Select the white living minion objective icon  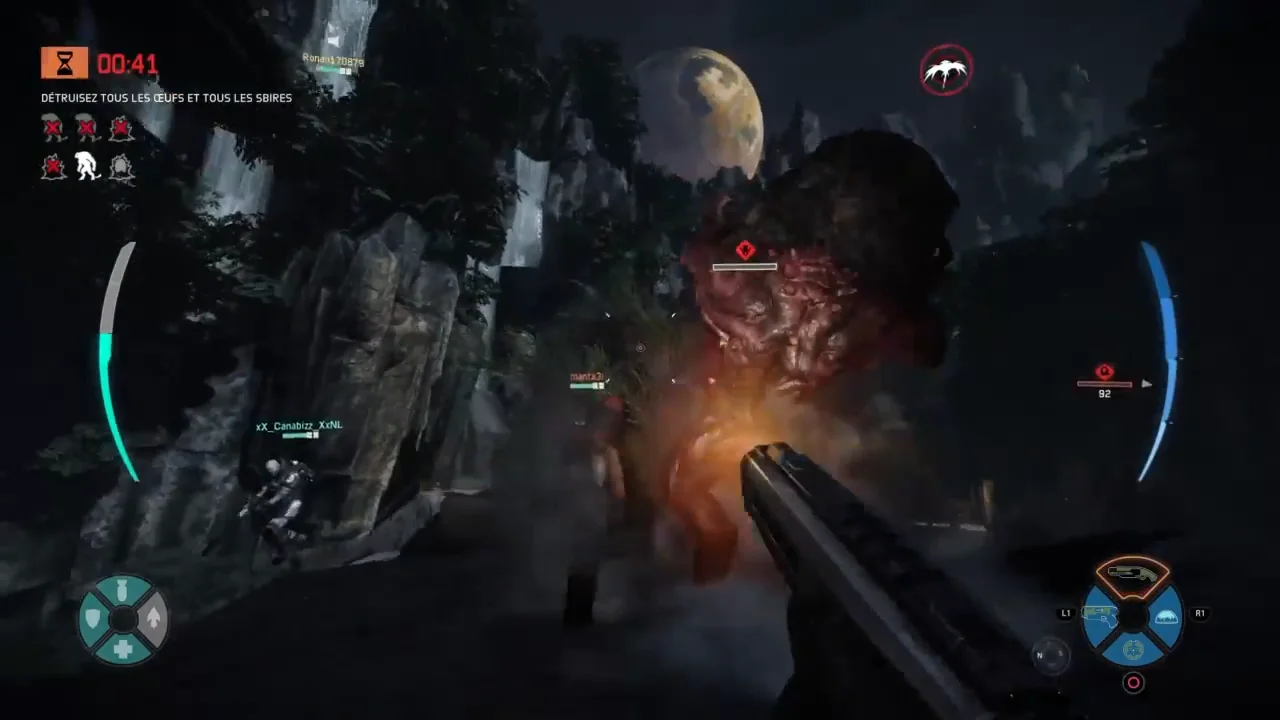click(x=88, y=167)
